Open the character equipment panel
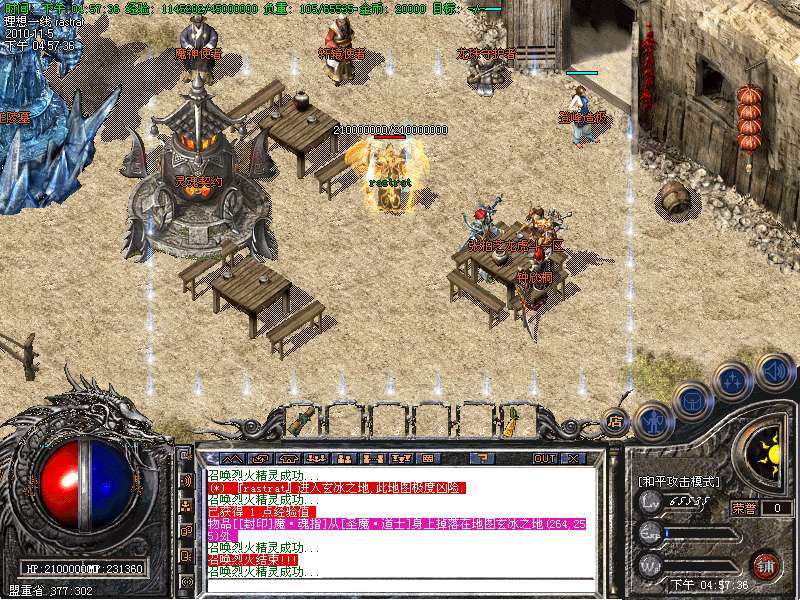 click(x=652, y=420)
